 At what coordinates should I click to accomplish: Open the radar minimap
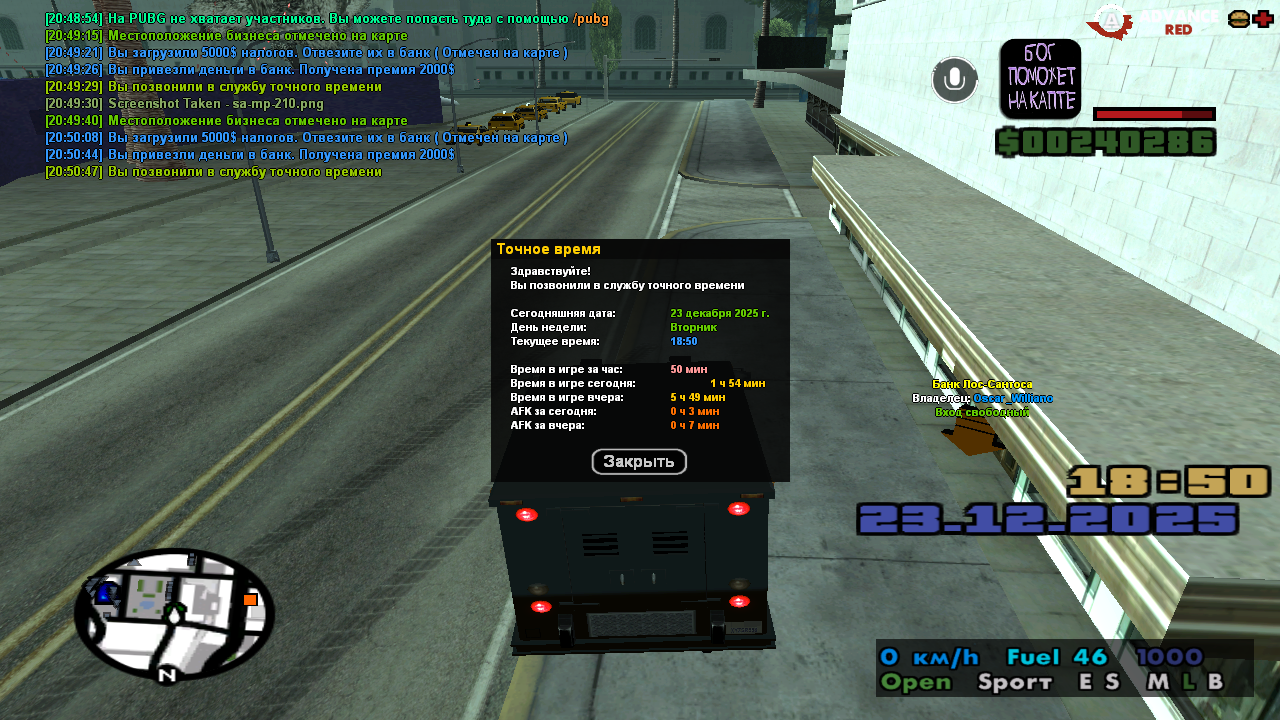coord(174,613)
